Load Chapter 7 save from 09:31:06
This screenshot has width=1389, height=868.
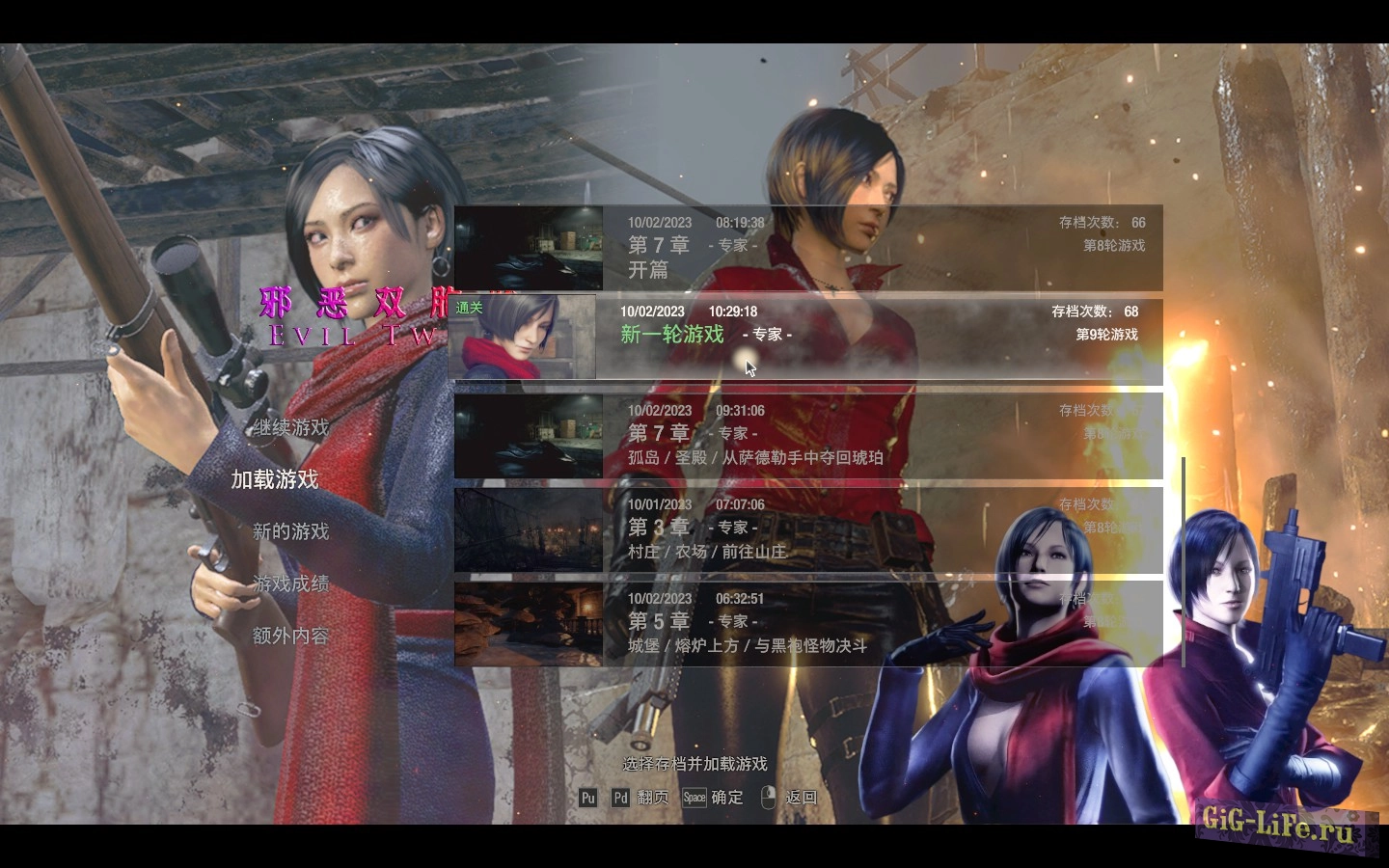pyautogui.click(x=808, y=436)
